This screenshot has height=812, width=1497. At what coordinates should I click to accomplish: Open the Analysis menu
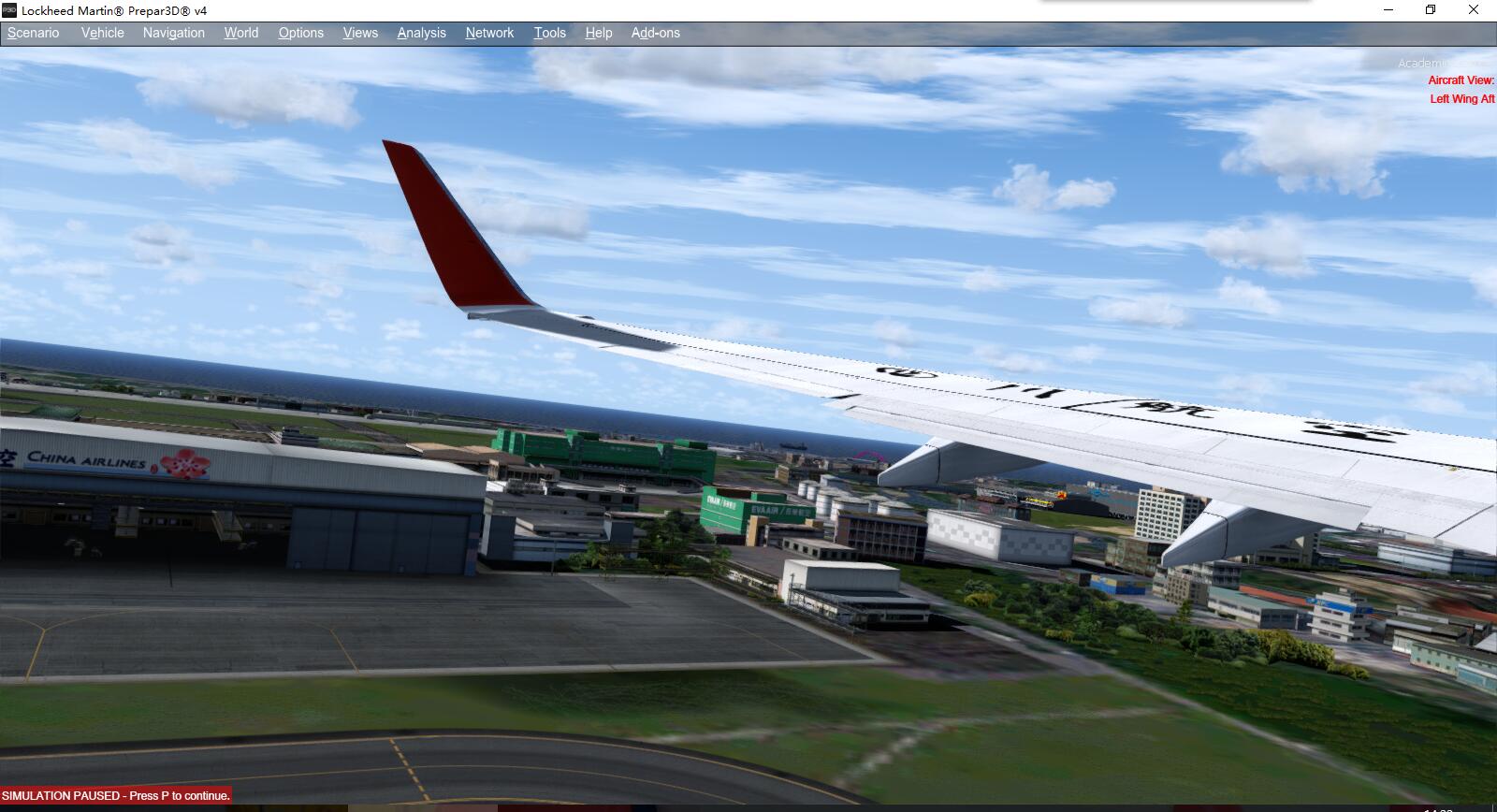tap(420, 33)
